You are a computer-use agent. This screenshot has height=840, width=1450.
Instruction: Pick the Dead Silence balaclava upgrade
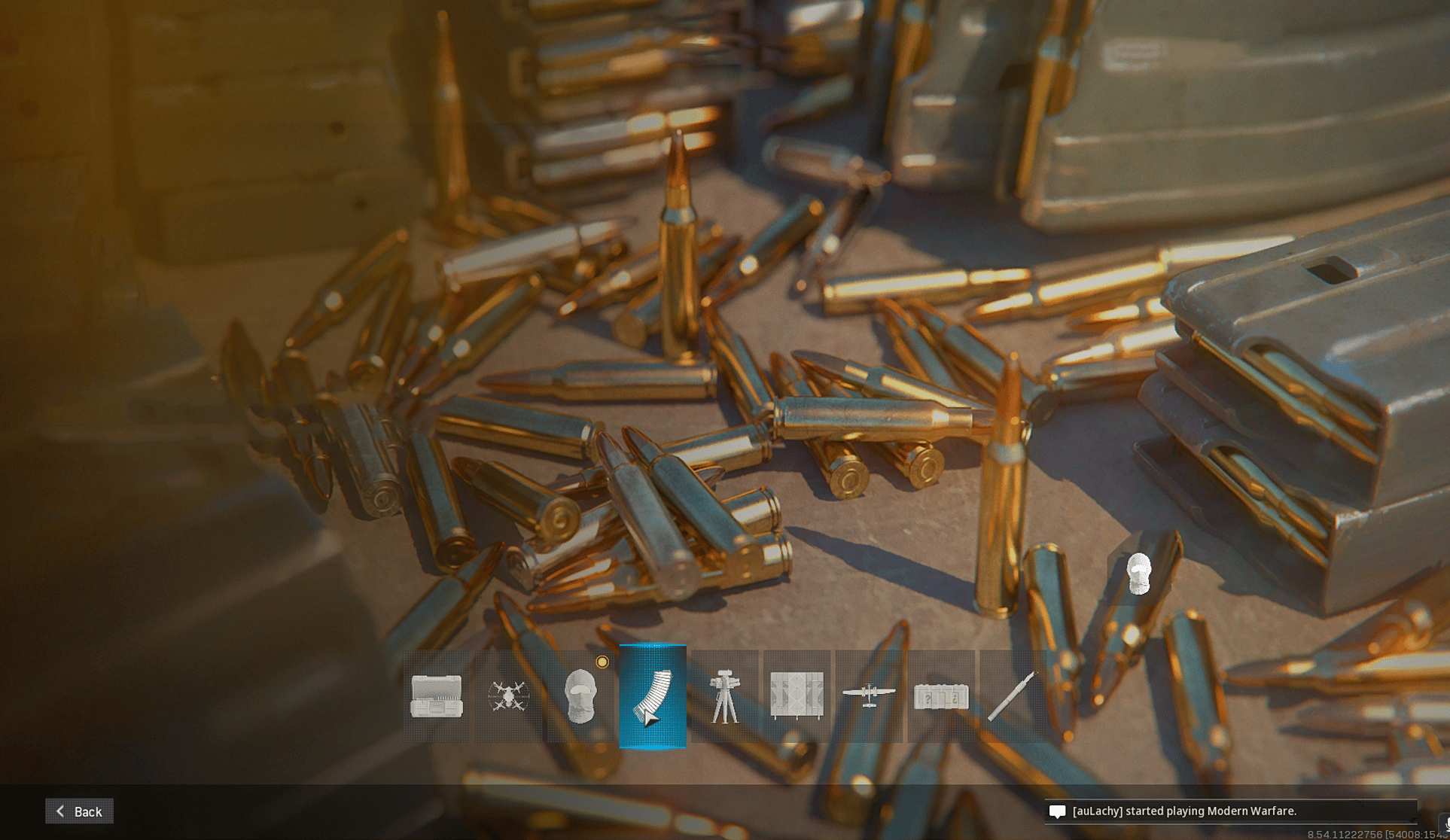click(x=580, y=696)
